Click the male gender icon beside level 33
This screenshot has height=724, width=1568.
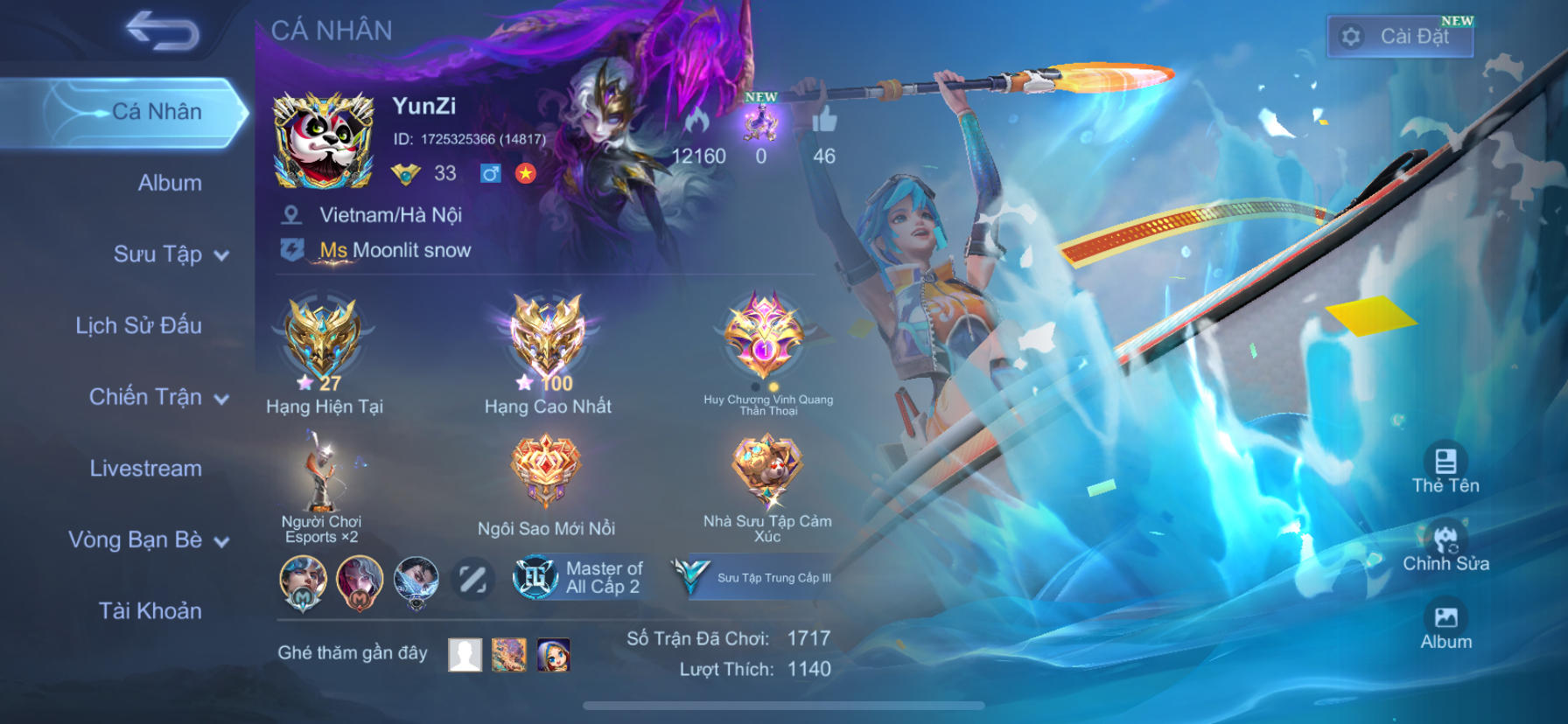489,175
